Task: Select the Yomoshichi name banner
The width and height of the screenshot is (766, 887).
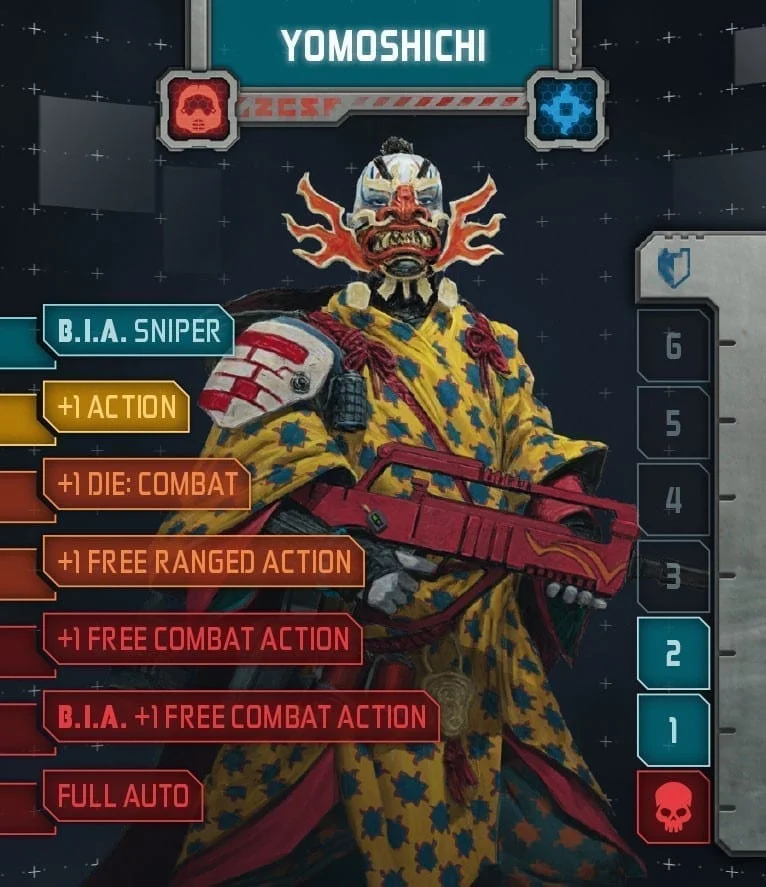Action: (383, 46)
